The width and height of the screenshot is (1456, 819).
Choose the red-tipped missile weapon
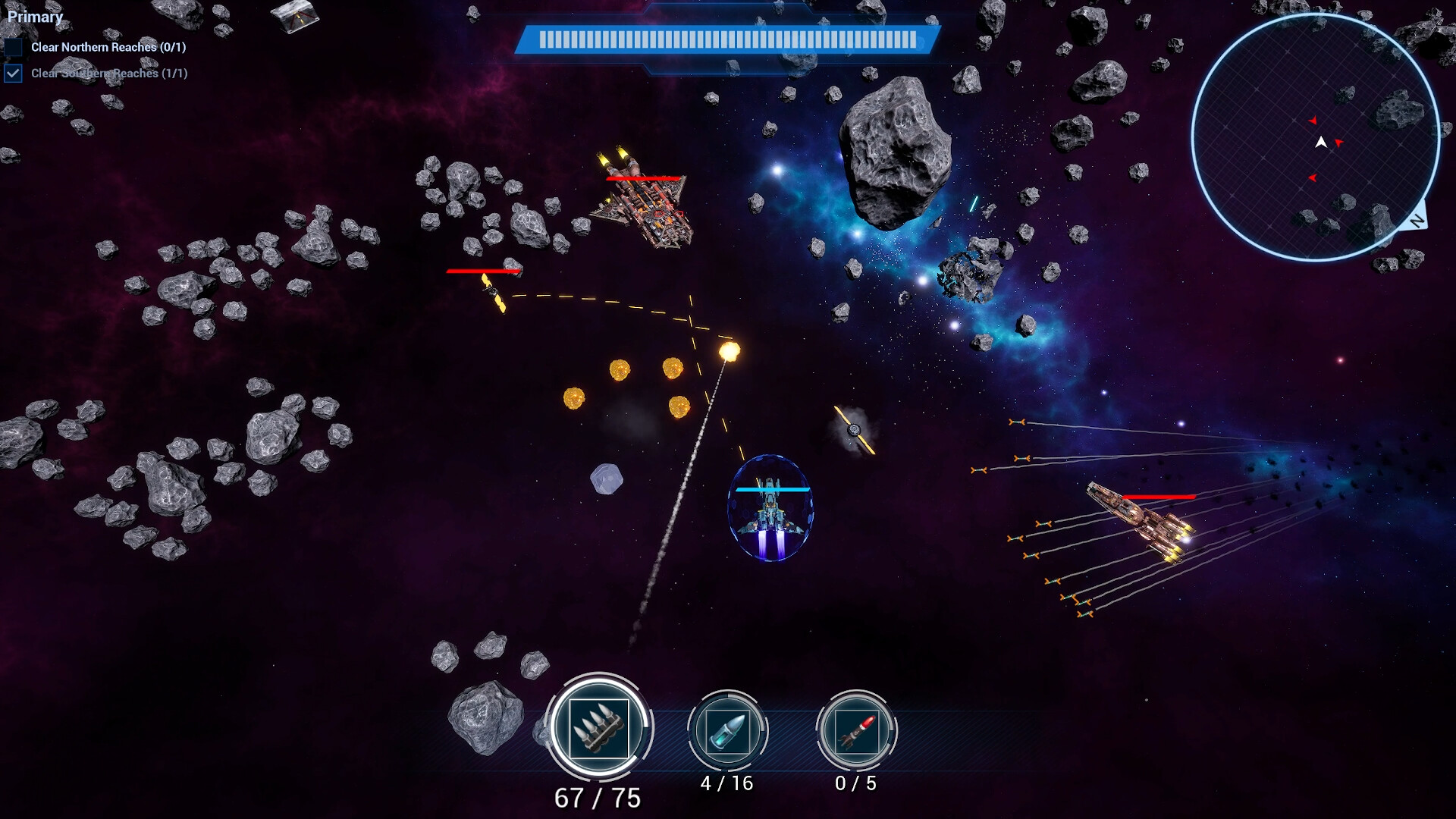click(x=856, y=731)
